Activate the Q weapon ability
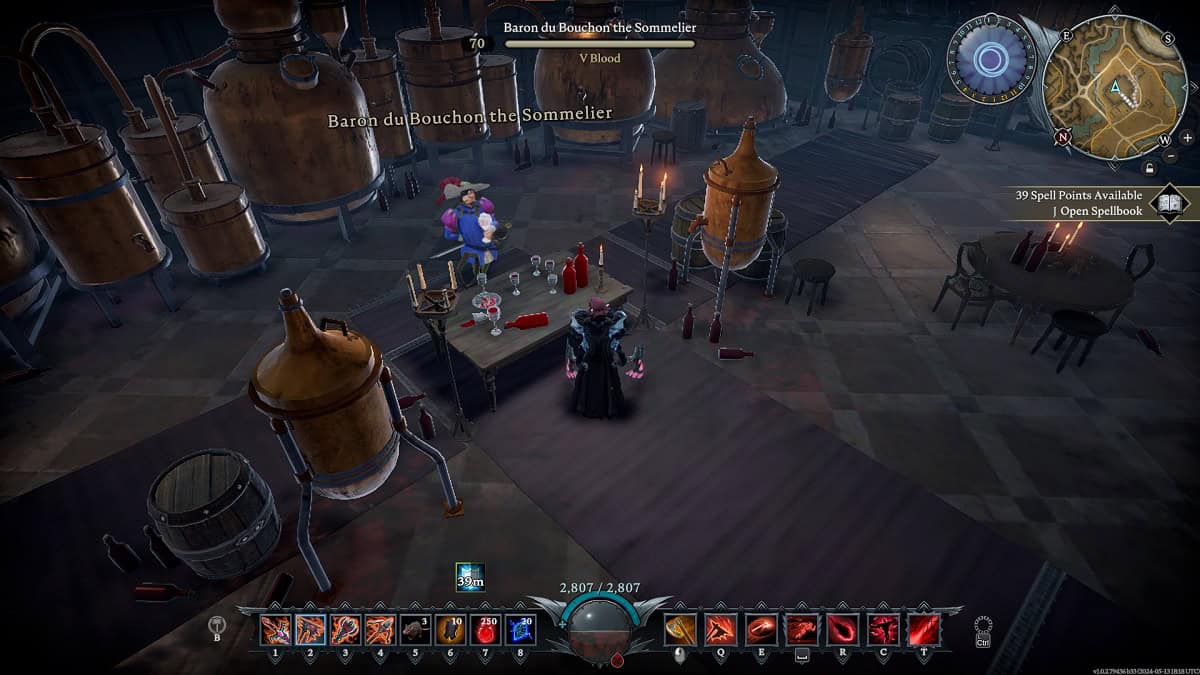The width and height of the screenshot is (1200, 675). 720,629
